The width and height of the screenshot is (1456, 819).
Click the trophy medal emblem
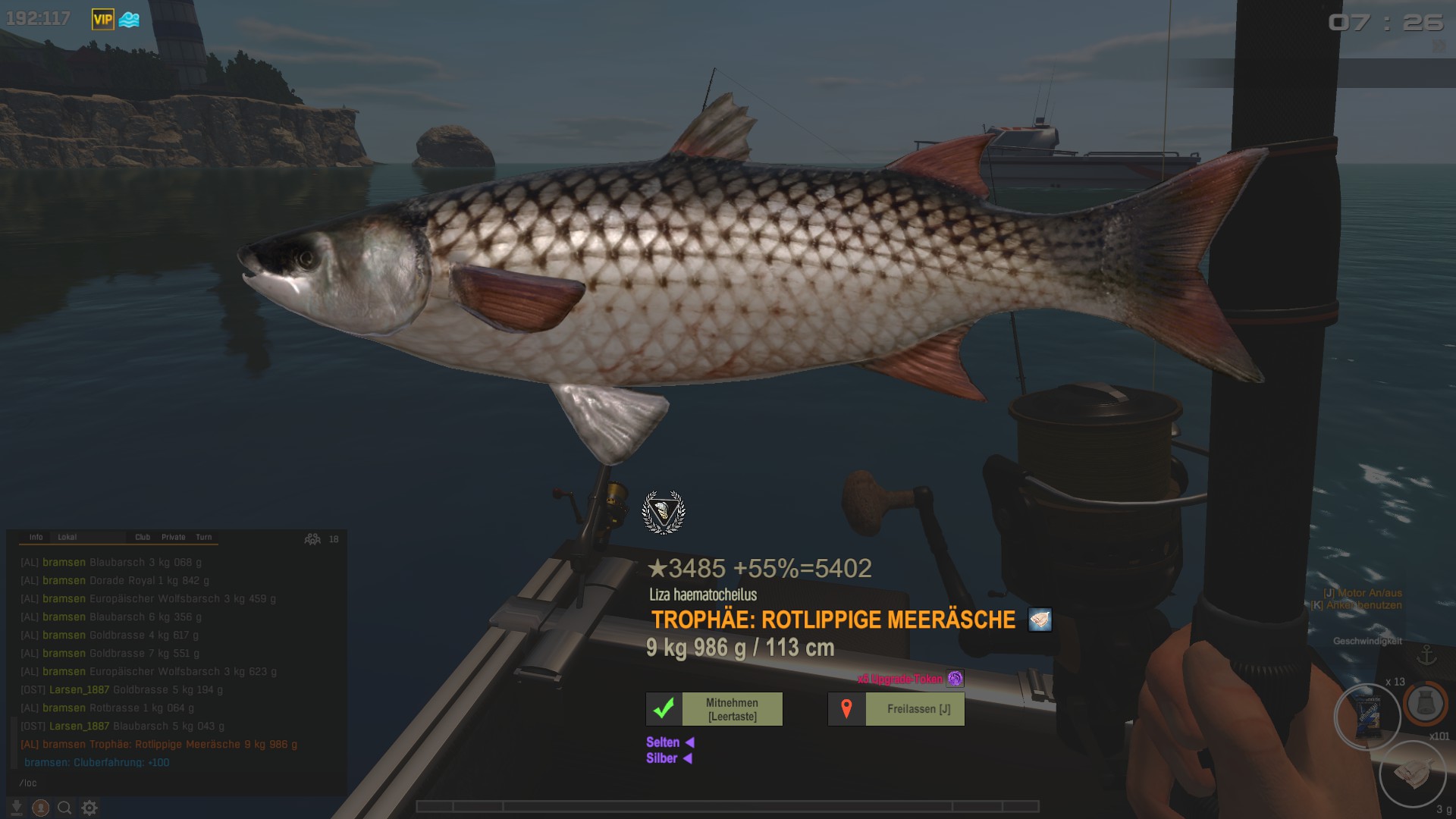(x=664, y=513)
